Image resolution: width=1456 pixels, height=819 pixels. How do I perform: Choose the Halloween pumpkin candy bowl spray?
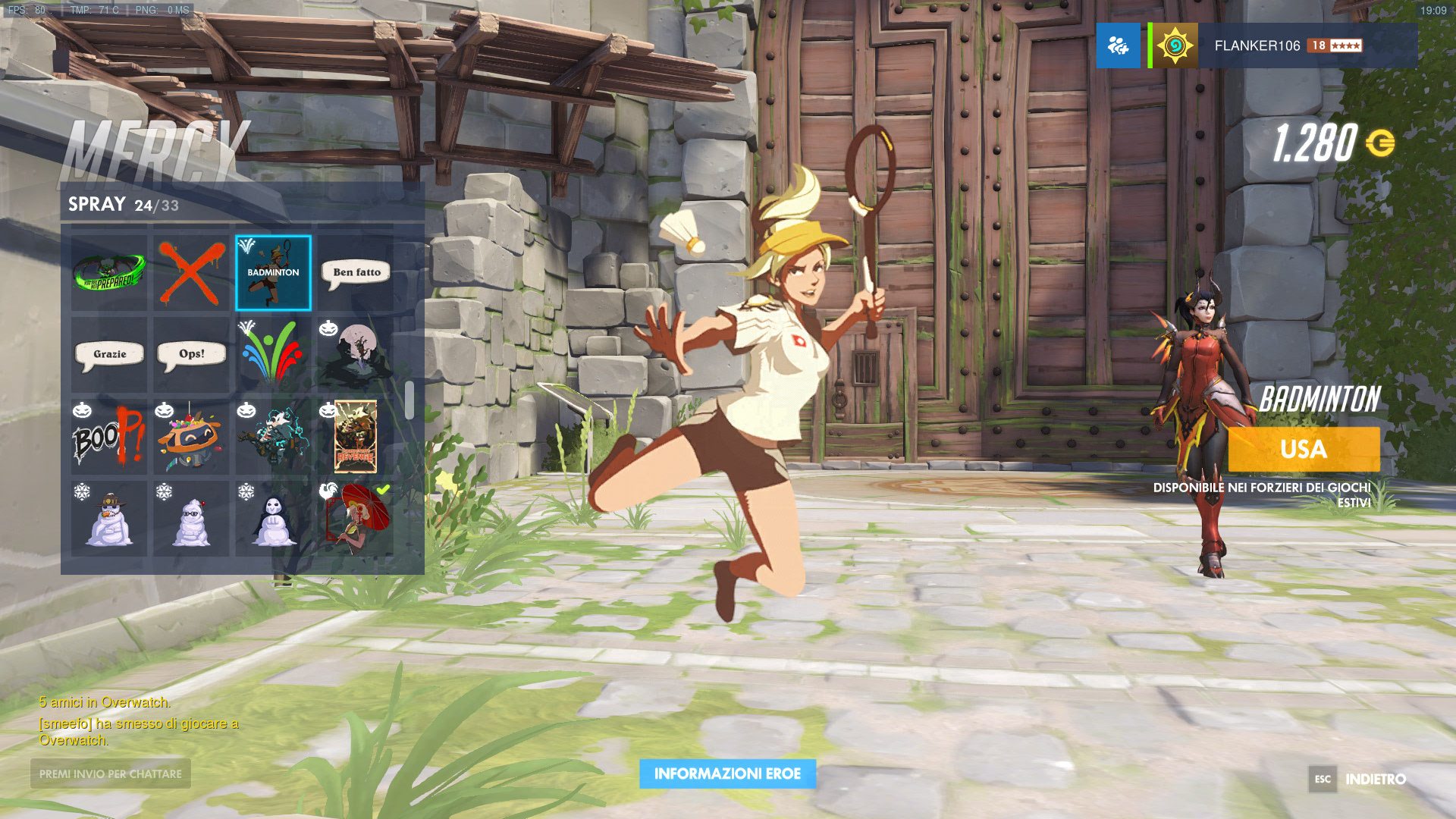(x=191, y=437)
